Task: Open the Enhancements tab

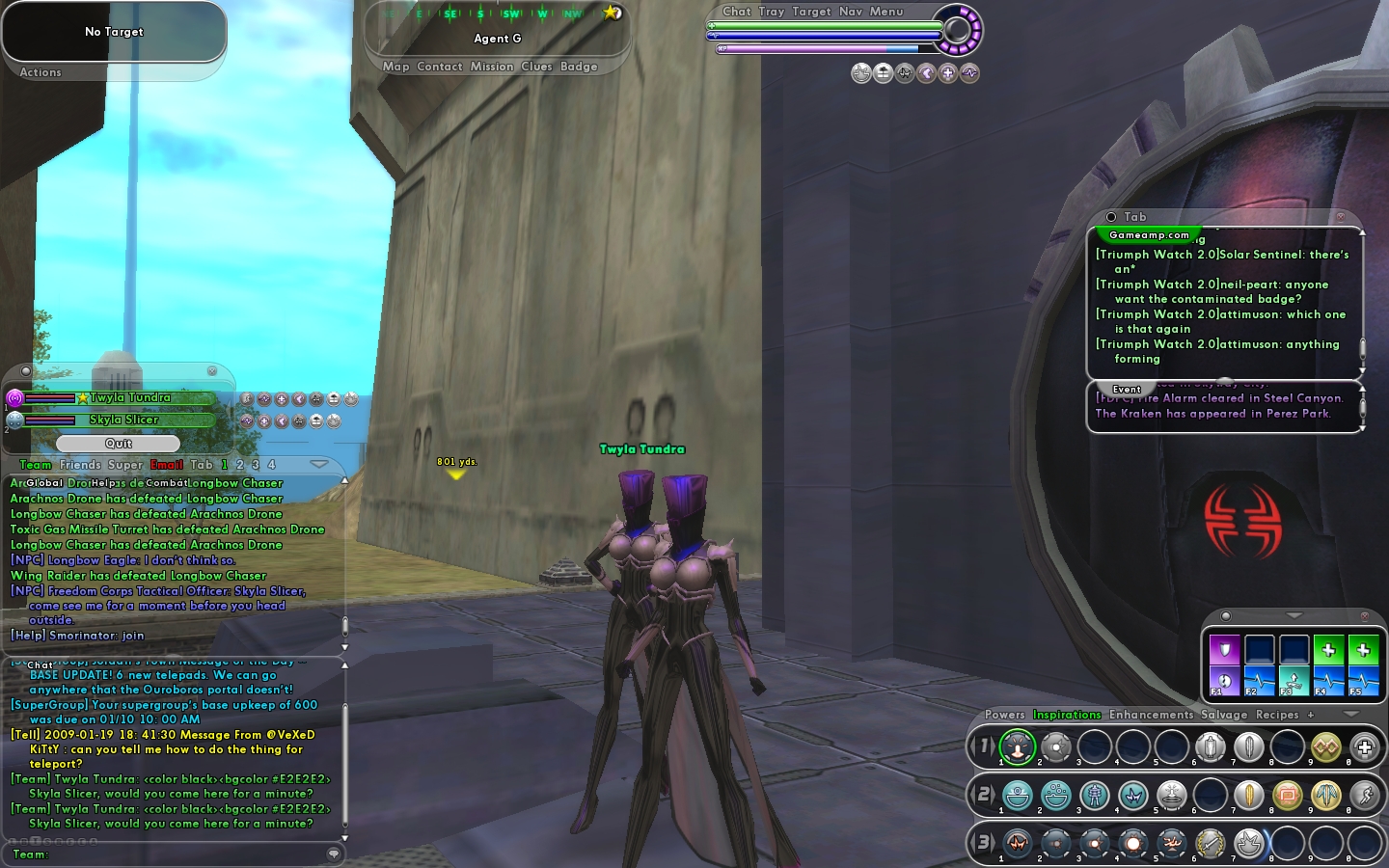Action: point(1151,715)
